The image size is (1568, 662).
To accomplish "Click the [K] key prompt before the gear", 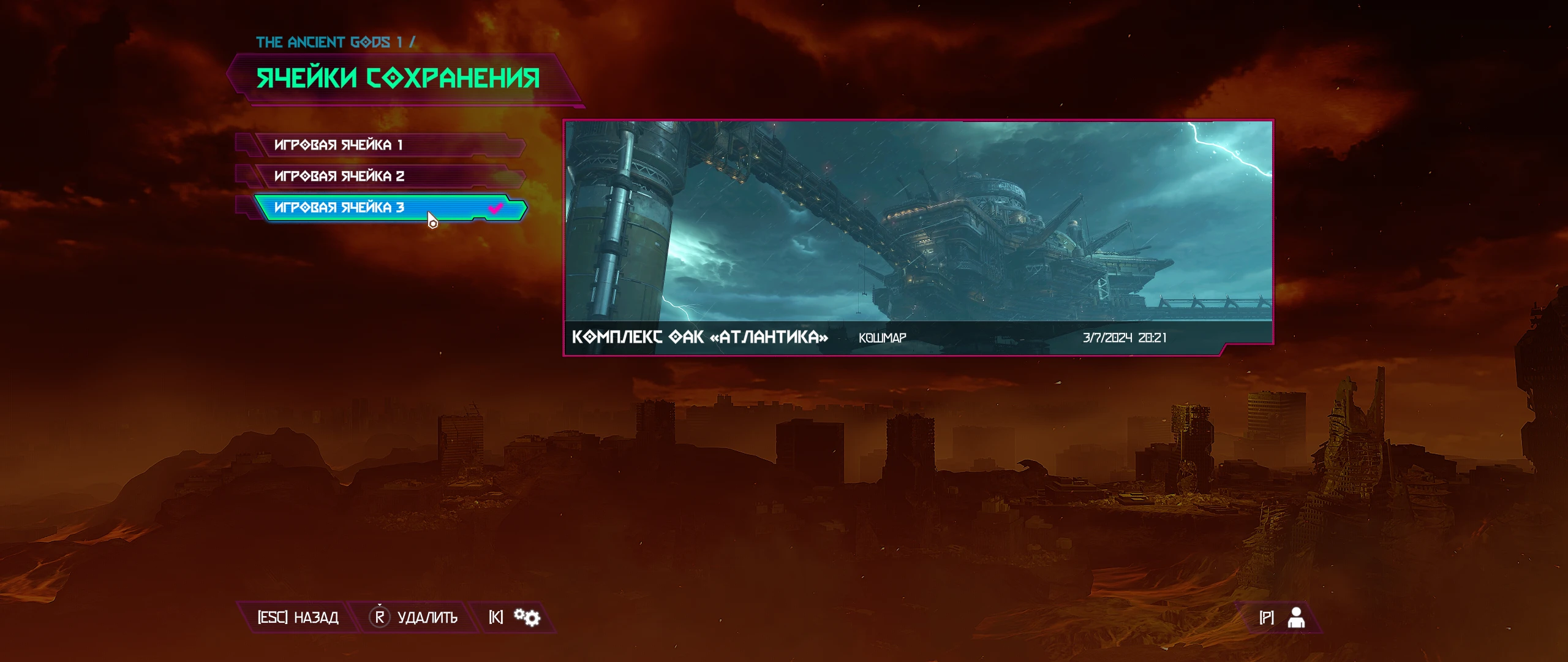I will pos(497,617).
